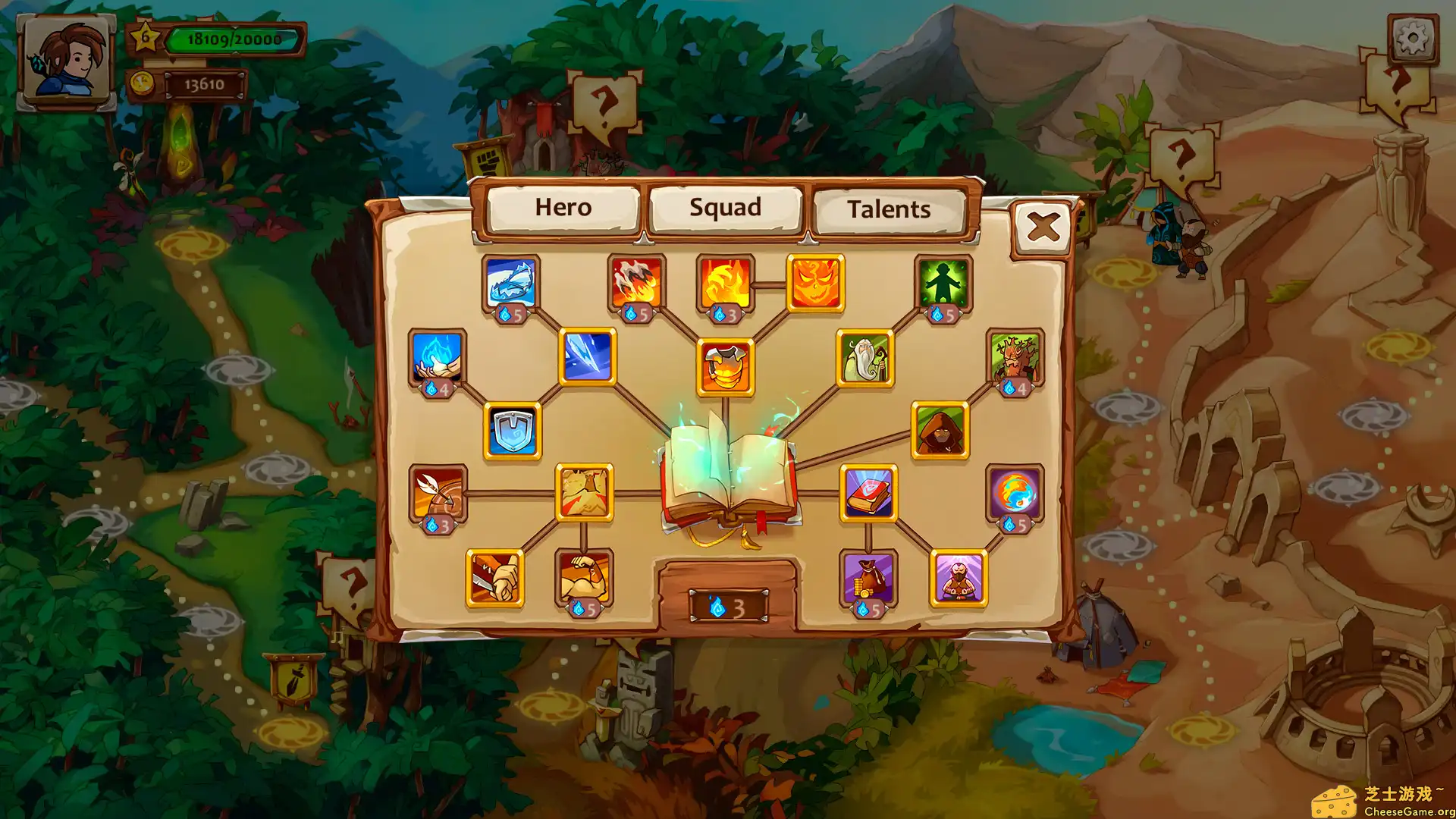Viewport: 1456px width, 819px height.
Task: Pick the arrow accuracy talent
Action: point(436,493)
